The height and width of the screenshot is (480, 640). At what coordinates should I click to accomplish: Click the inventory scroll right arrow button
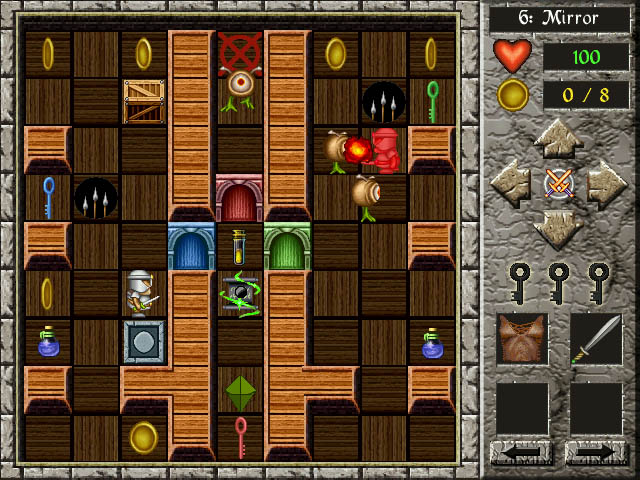point(596,452)
